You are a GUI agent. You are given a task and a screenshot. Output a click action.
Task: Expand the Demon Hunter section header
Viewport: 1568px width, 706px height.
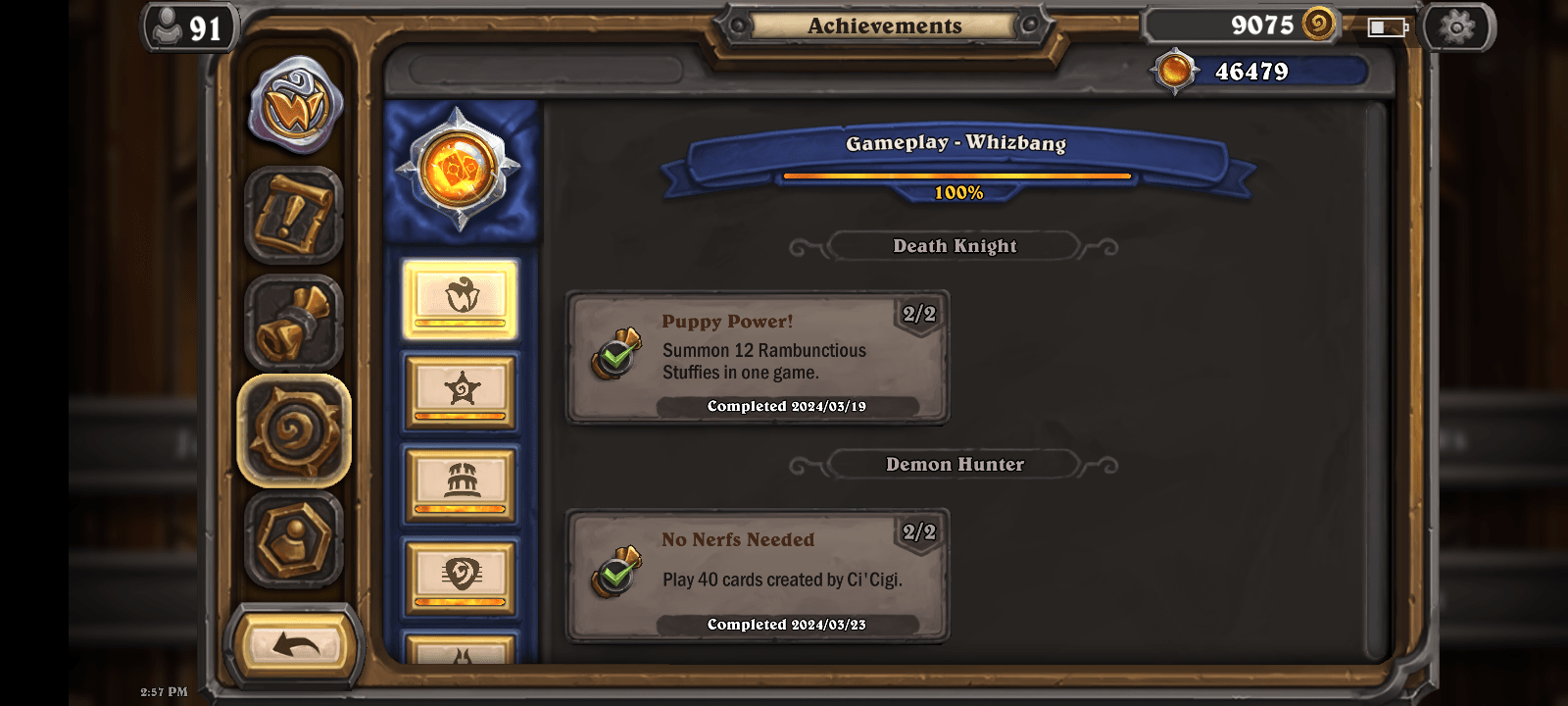(955, 464)
